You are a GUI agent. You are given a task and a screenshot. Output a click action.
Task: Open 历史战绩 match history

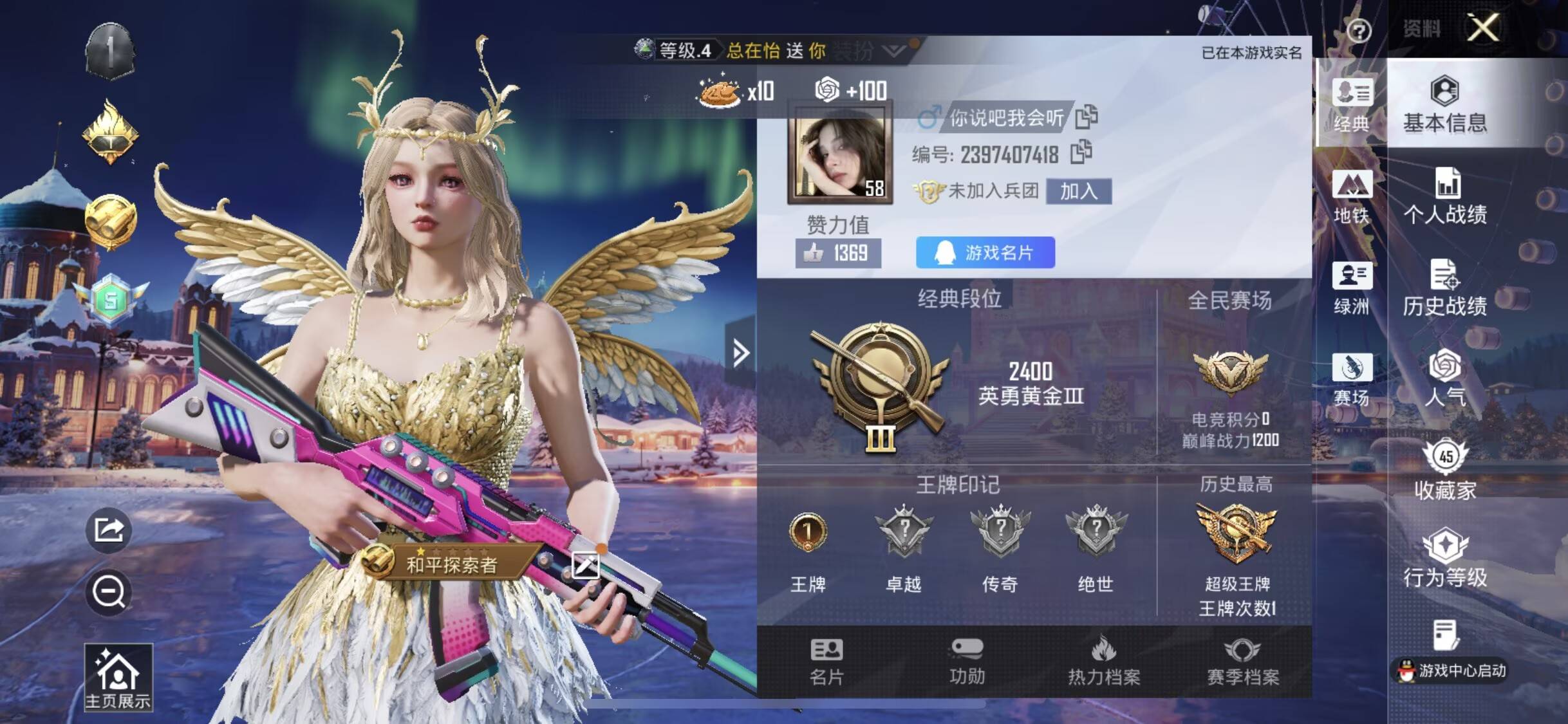click(x=1445, y=288)
